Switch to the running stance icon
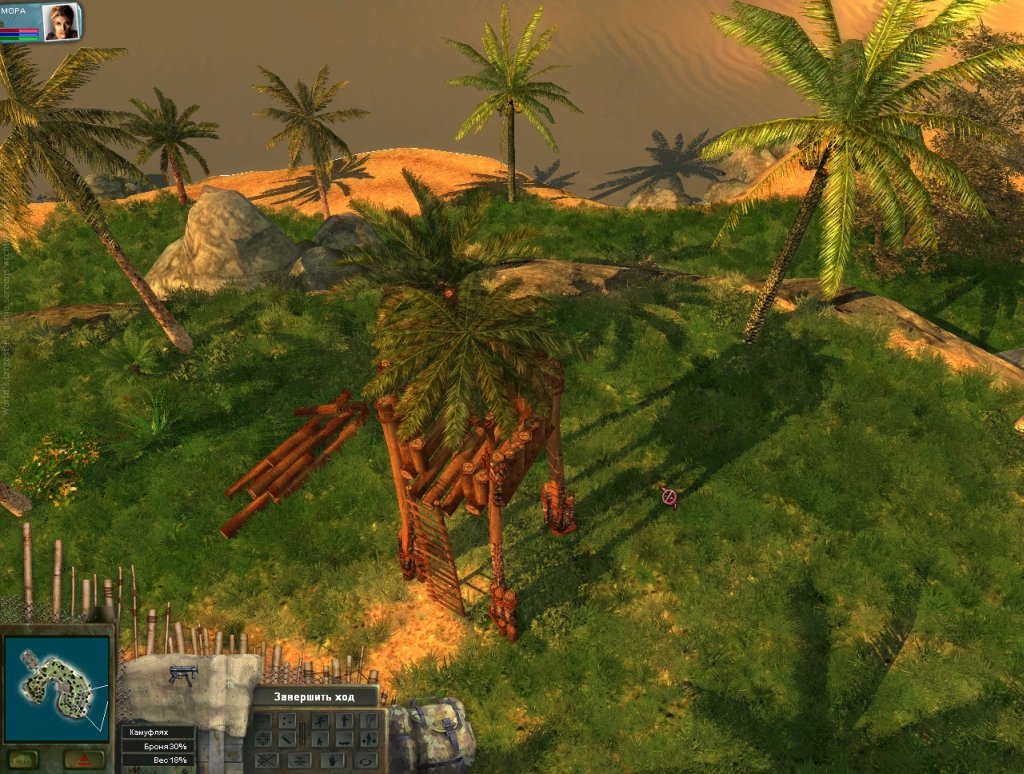The width and height of the screenshot is (1024, 774). pos(321,720)
